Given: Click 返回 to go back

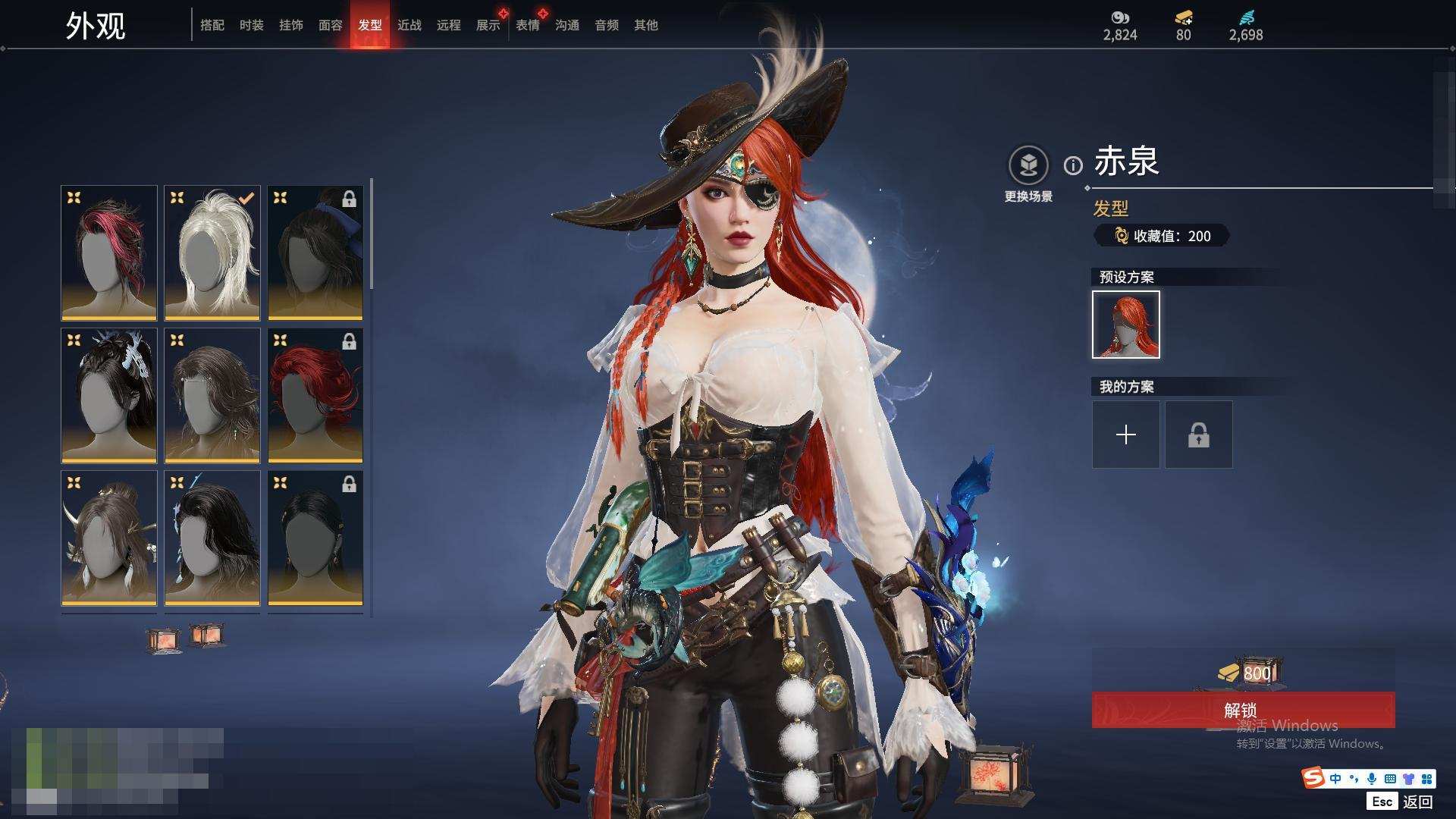Looking at the screenshot, I should [1417, 801].
